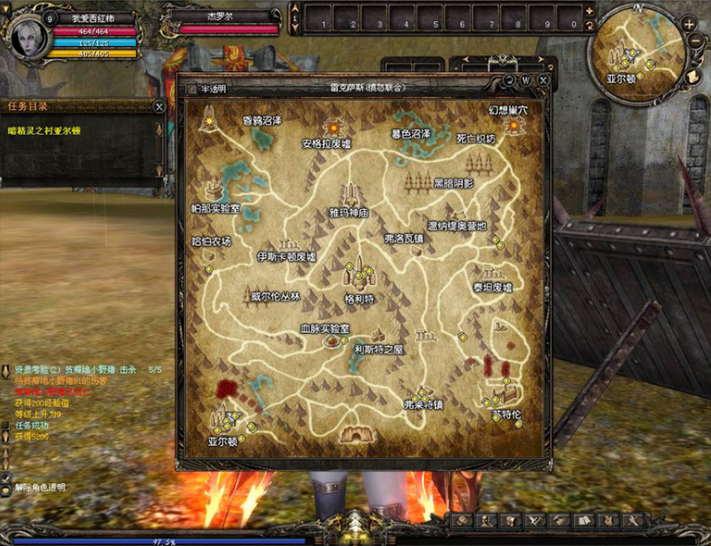Click the W button on map window

point(526,80)
